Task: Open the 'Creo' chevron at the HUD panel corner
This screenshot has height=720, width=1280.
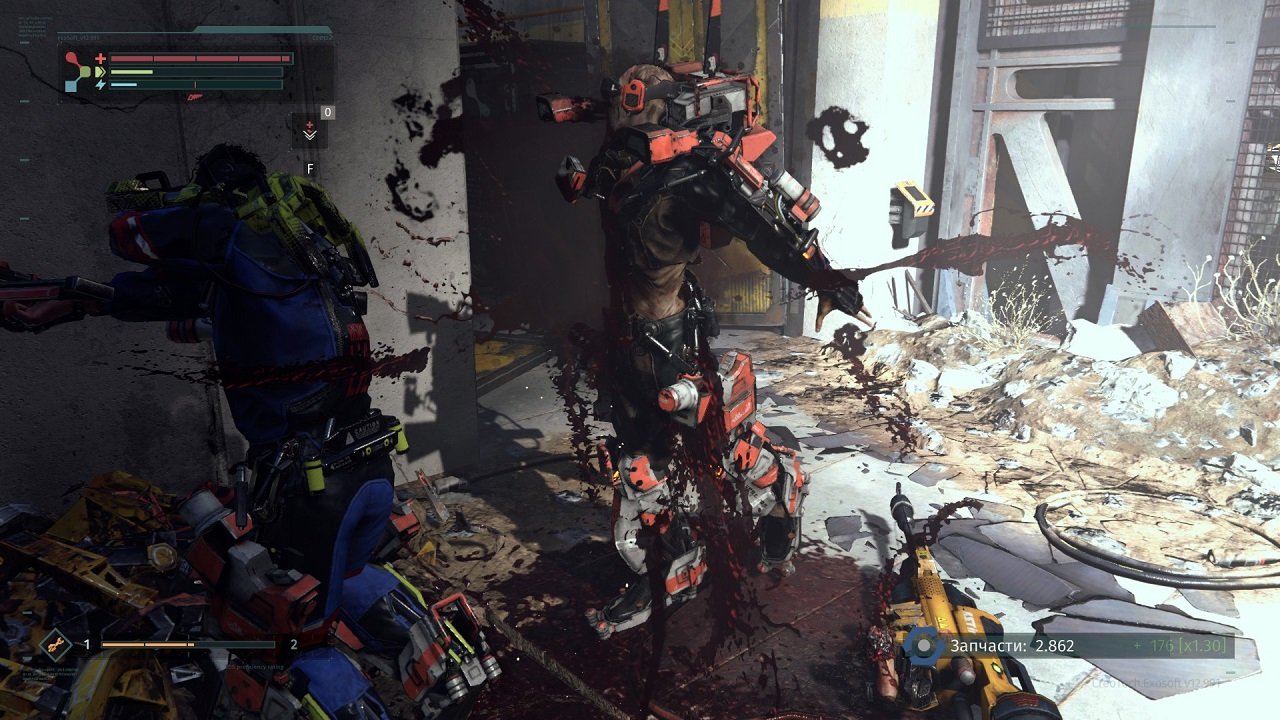Action: (322, 37)
